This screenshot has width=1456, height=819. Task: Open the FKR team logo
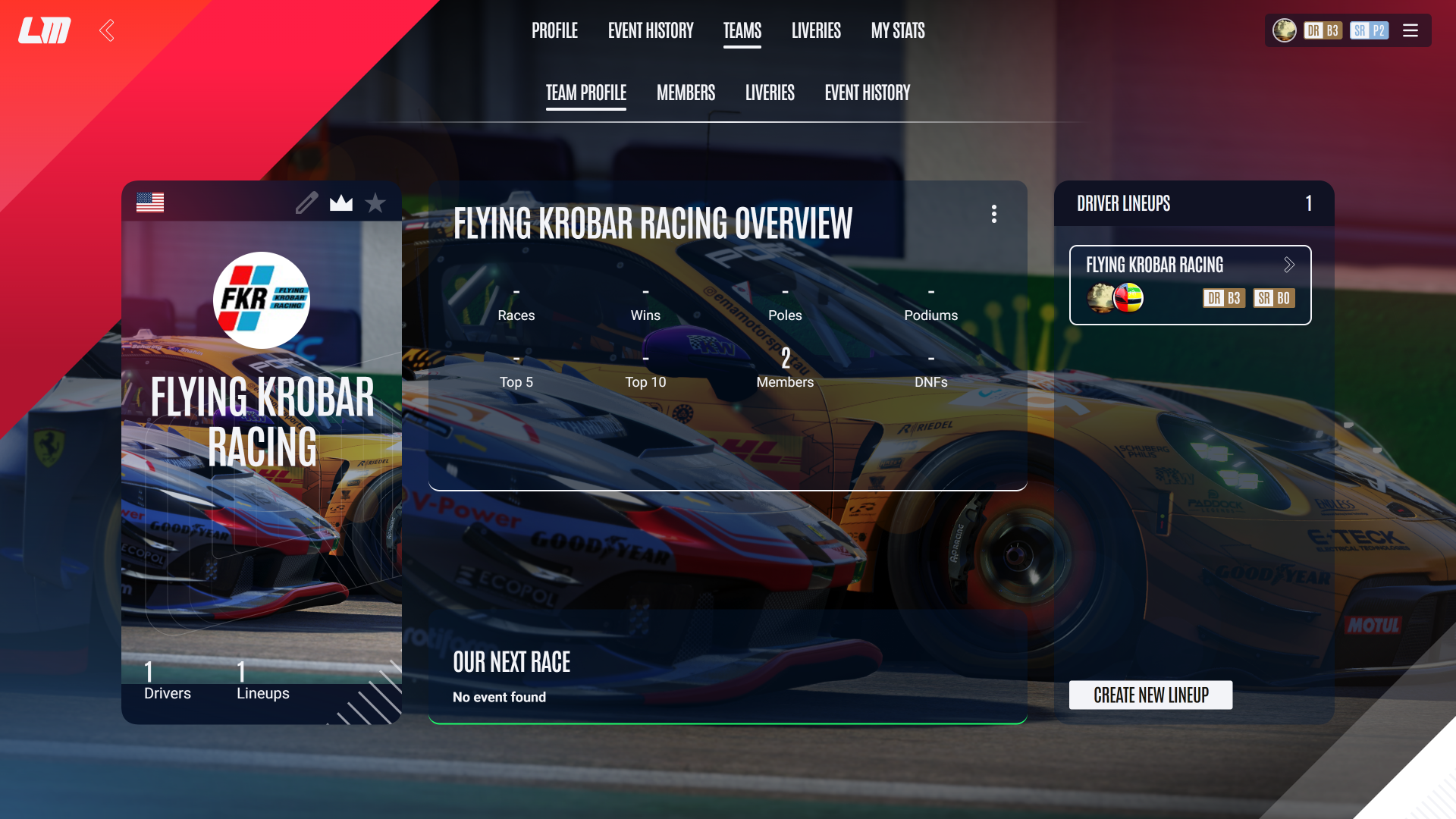click(261, 300)
